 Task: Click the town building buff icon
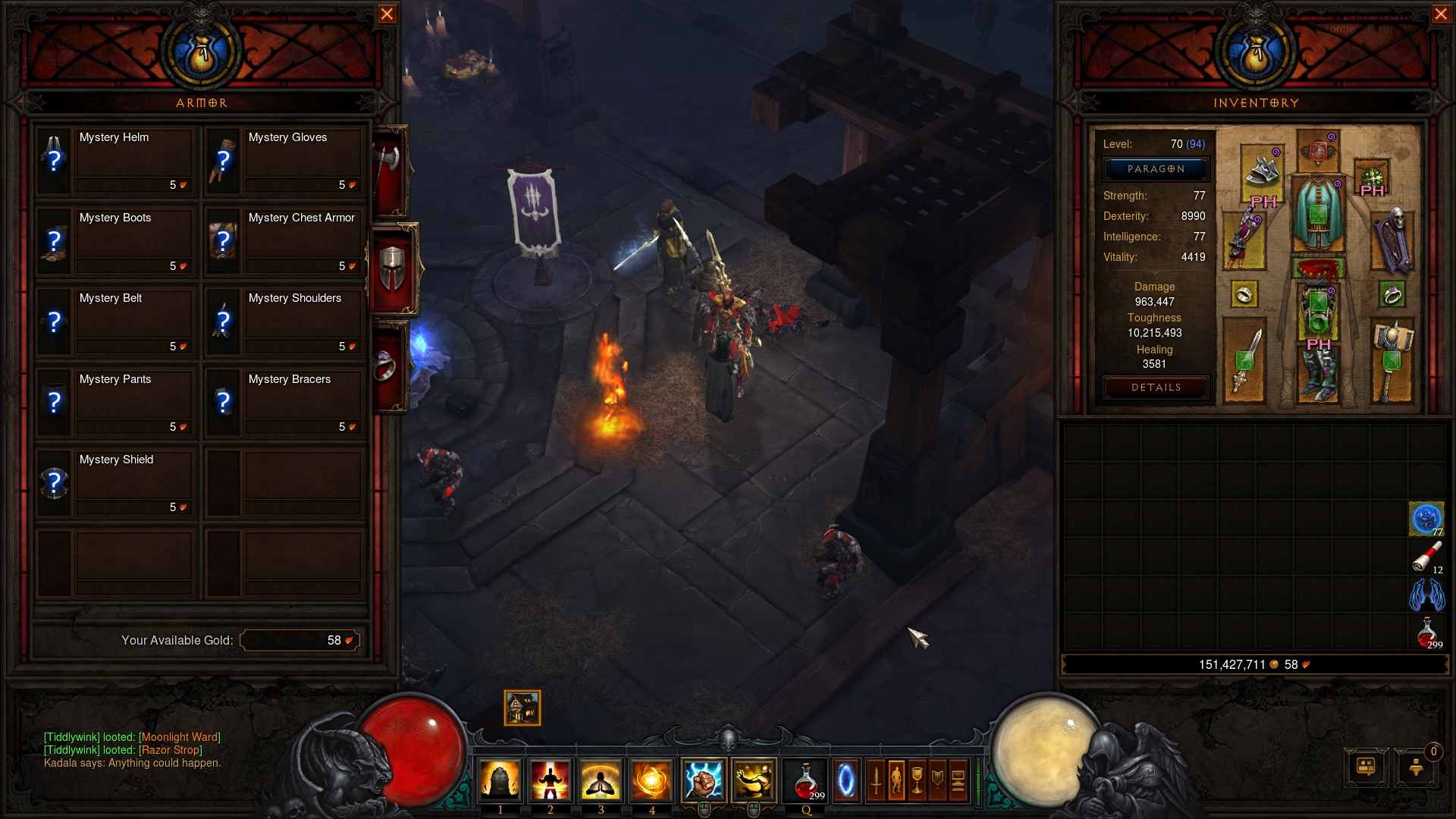[x=522, y=708]
